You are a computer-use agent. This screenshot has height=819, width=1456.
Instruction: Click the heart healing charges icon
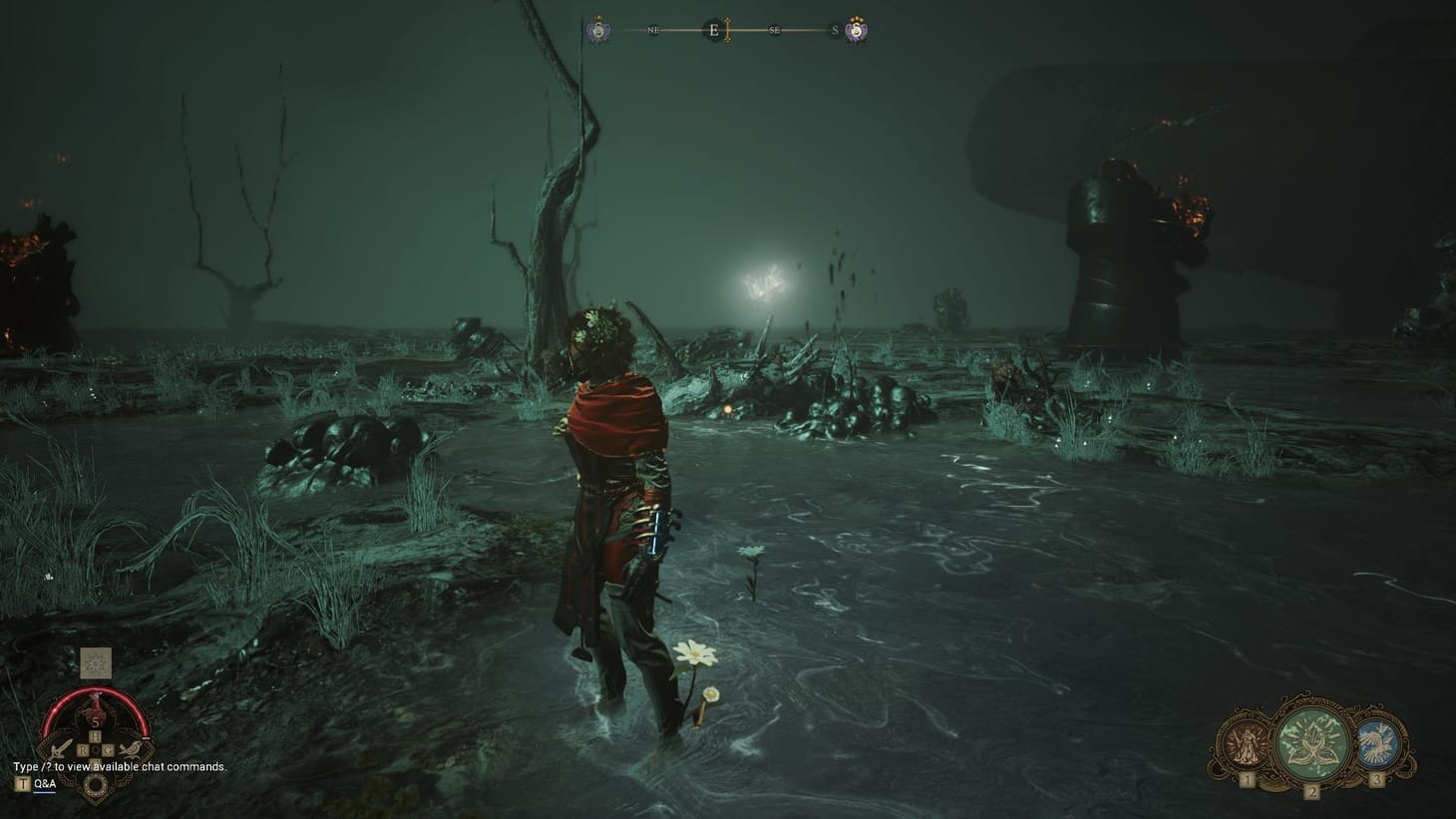pyautogui.click(x=96, y=710)
